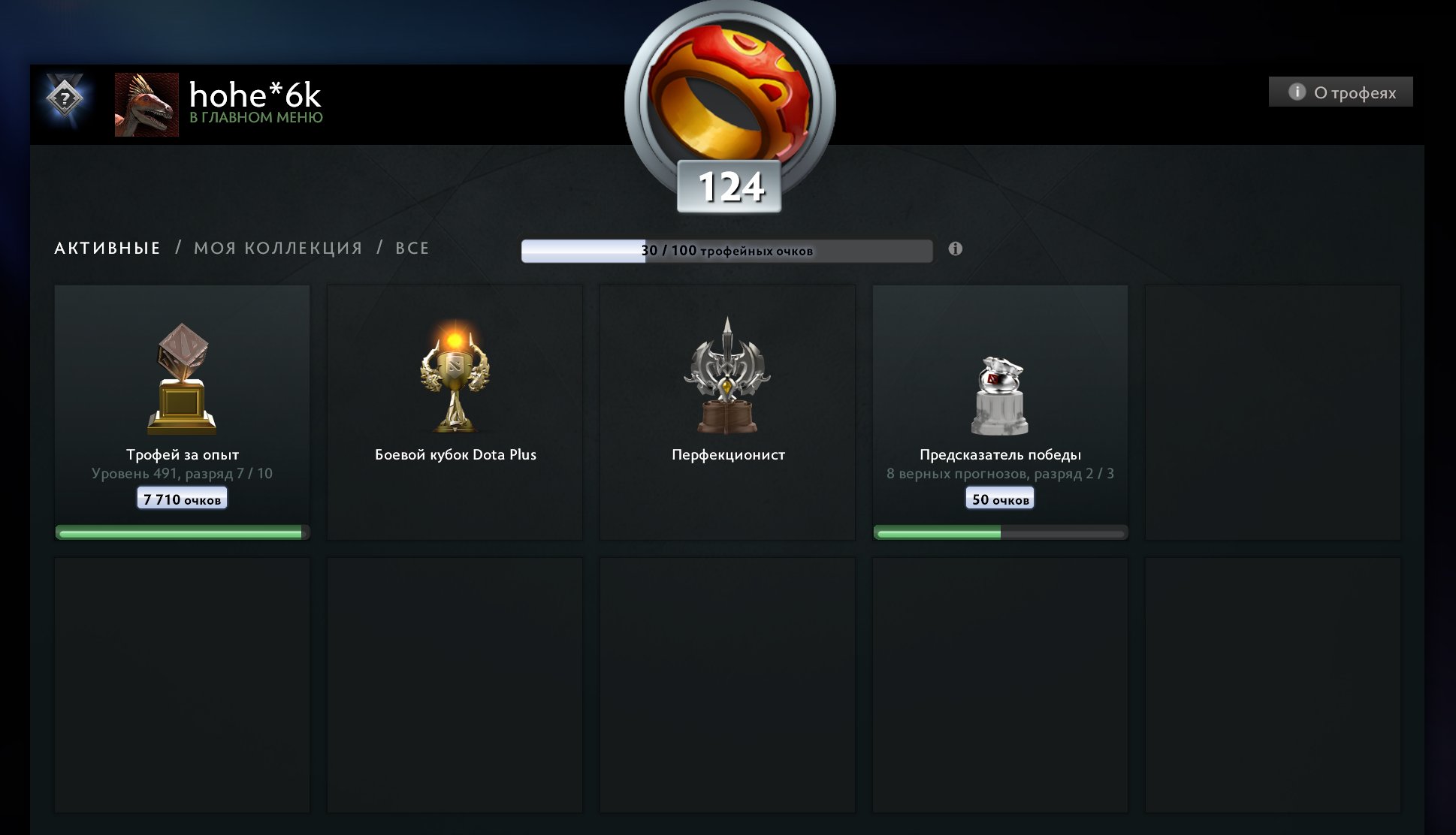The width and height of the screenshot is (1456, 835).
Task: Click the 50 очков badge under Предсказатель победы
Action: pyautogui.click(x=1000, y=498)
